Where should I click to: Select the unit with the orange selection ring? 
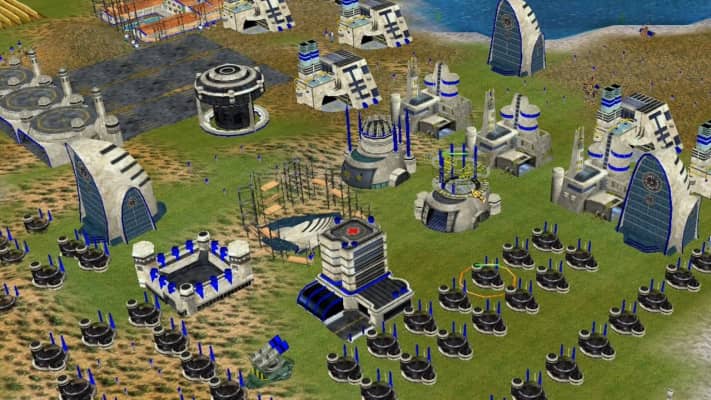pyautogui.click(x=487, y=277)
